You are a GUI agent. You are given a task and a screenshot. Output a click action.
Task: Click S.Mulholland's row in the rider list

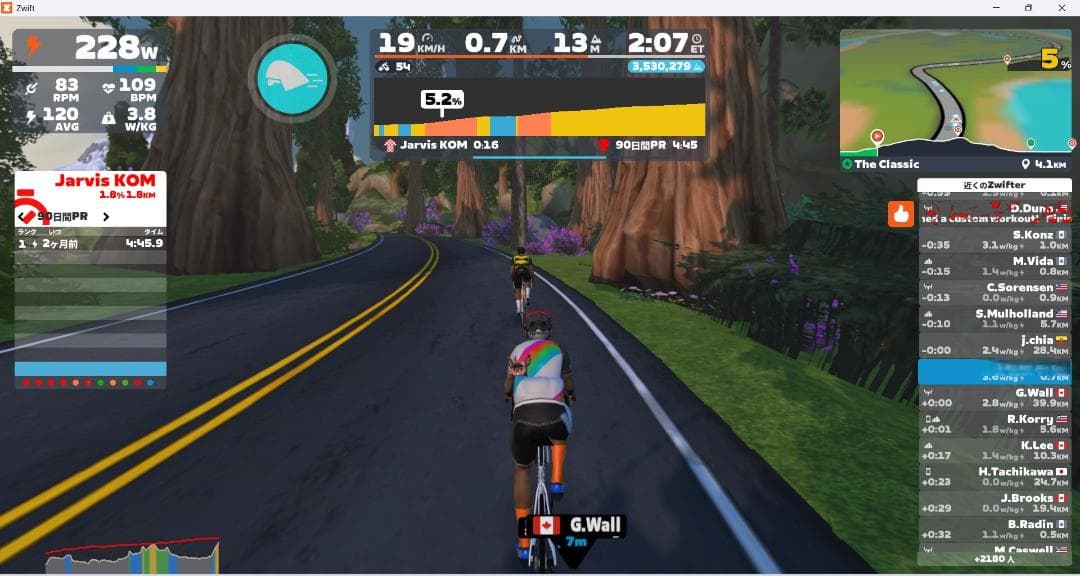click(994, 318)
